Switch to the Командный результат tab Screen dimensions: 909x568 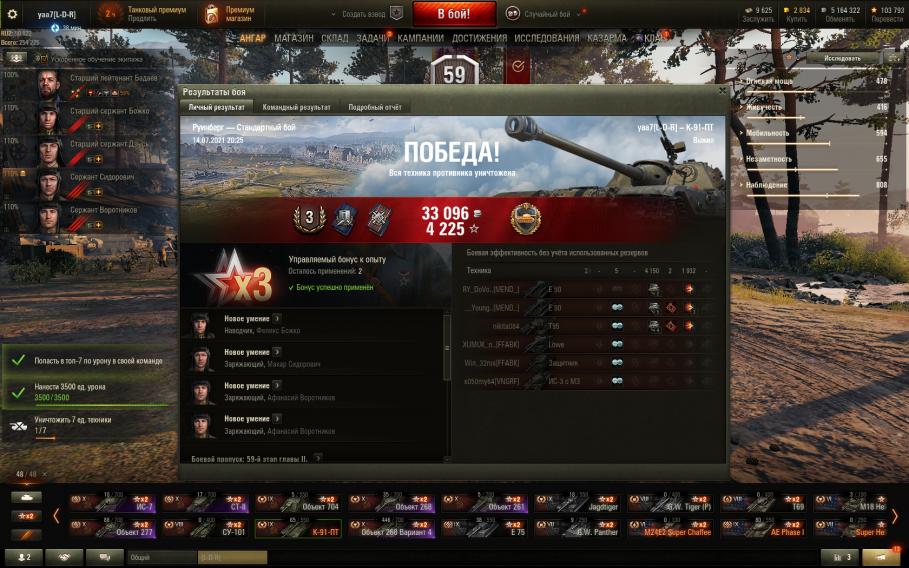(x=296, y=107)
